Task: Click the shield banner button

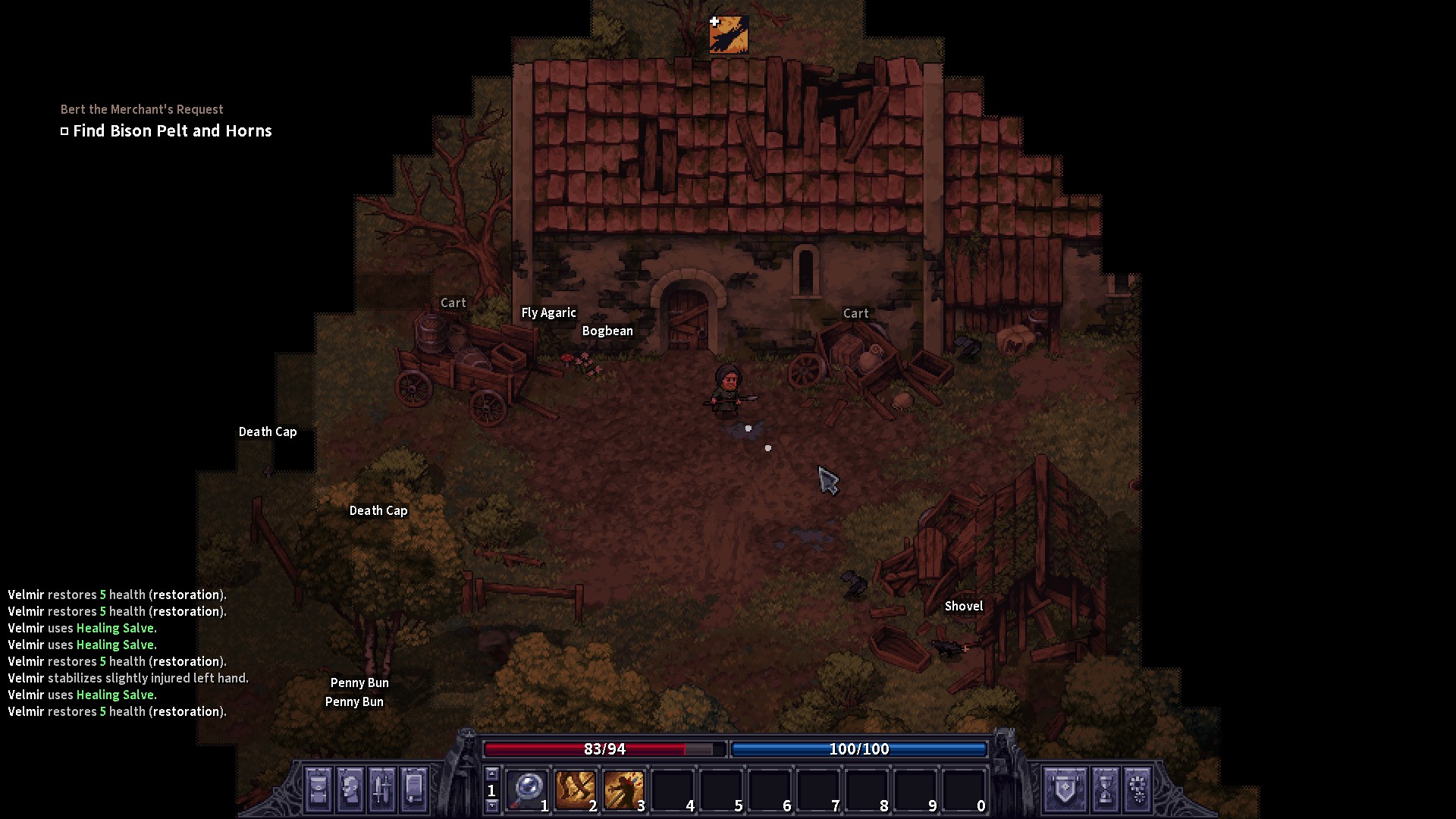Action: 1065,789
